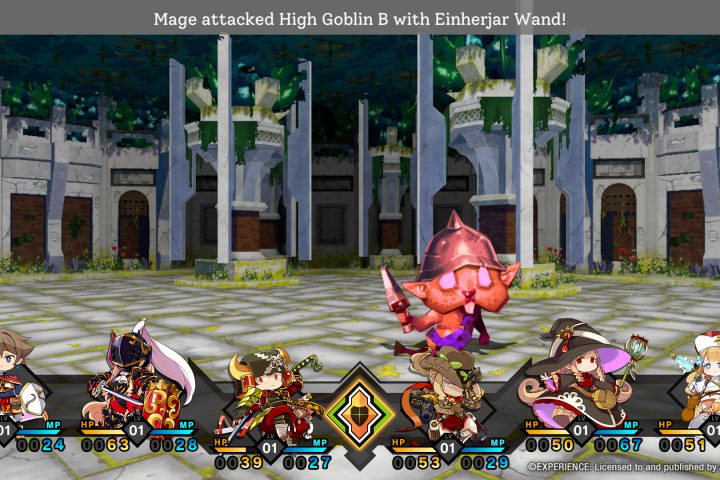Select the green-hat ranger party portrait
The width and height of the screenshot is (720, 480).
pos(443,393)
